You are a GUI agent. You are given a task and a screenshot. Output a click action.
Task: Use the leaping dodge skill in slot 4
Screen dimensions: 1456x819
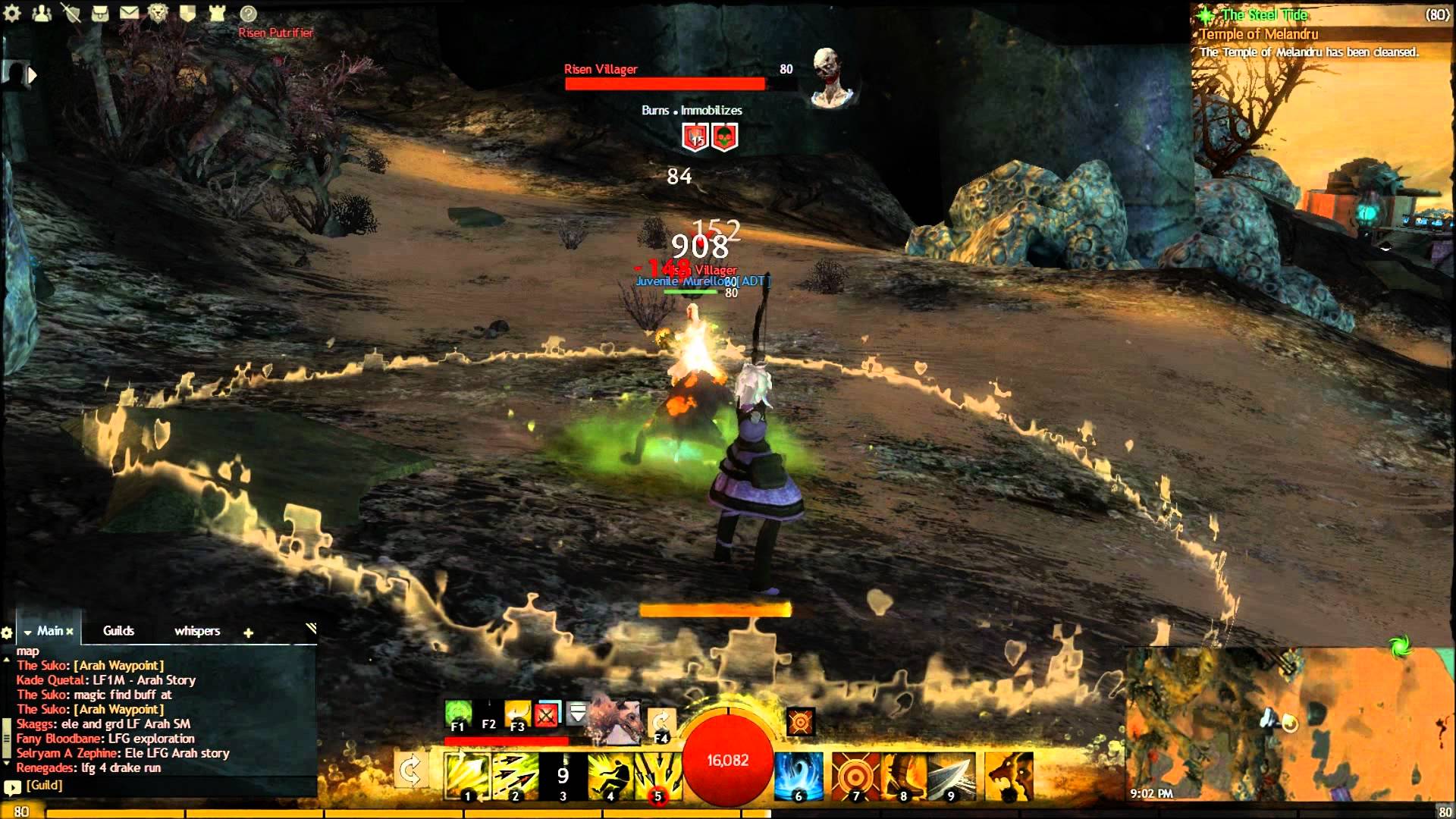click(x=610, y=776)
